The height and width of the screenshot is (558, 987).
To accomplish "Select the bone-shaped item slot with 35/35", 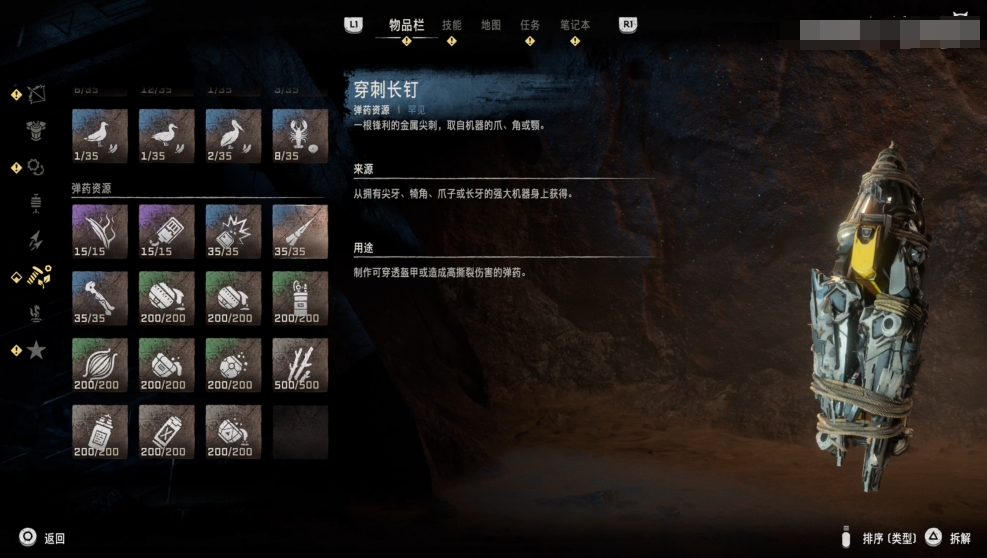I will (100, 298).
